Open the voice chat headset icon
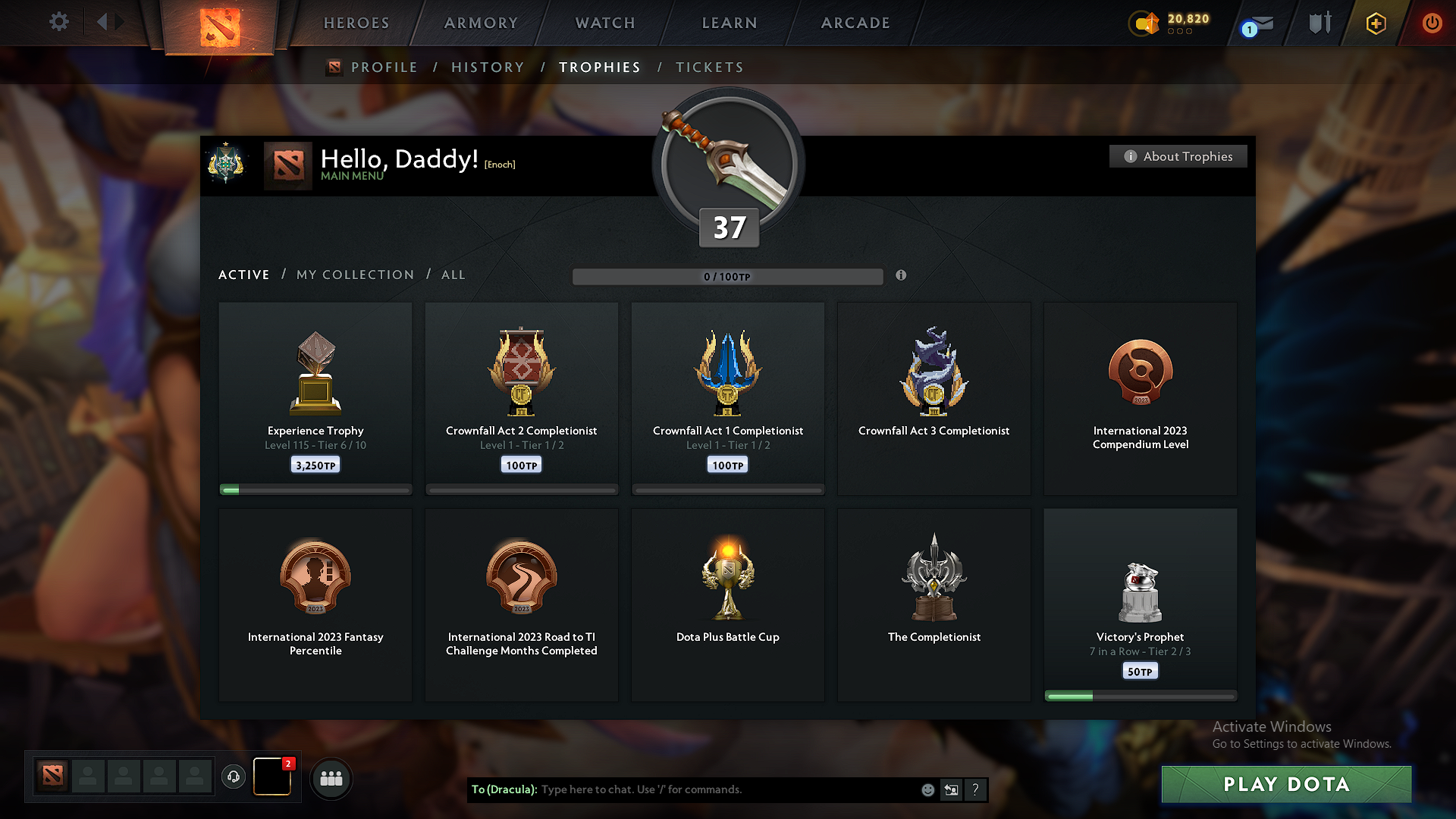This screenshot has height=819, width=1456. [x=233, y=777]
